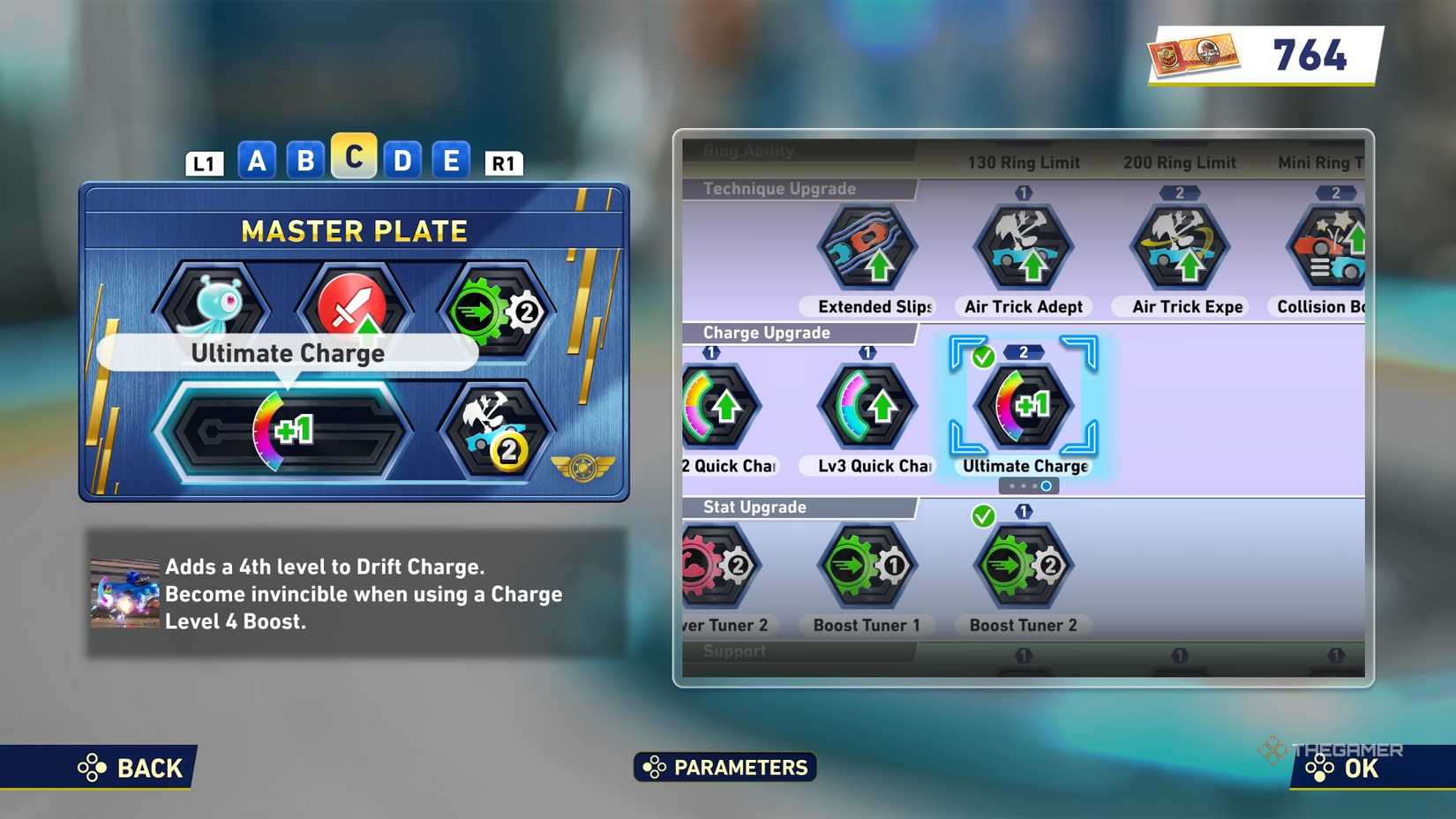Switch to plate tab A
Viewport: 1456px width, 819px height.
(257, 161)
